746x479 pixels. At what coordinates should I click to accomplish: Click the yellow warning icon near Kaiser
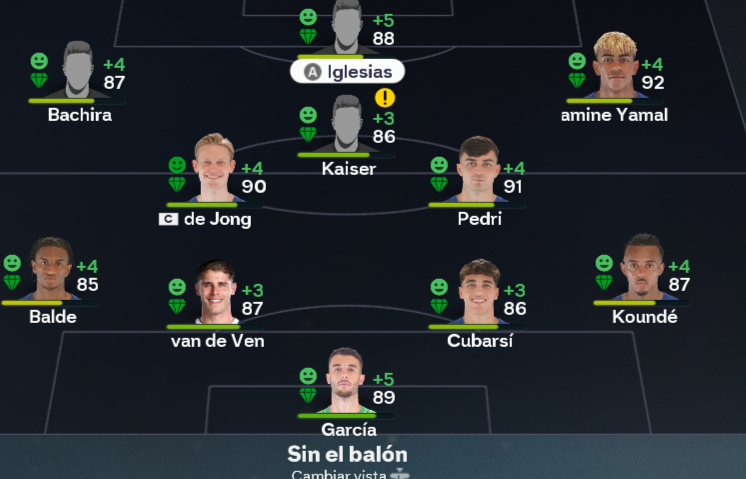[x=385, y=98]
